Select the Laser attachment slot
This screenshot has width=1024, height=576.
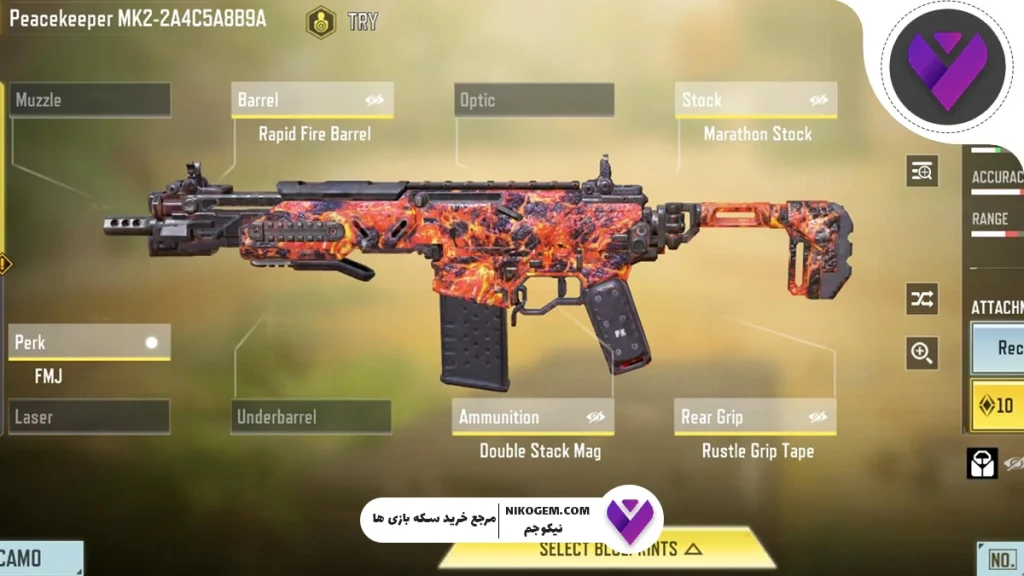point(90,417)
